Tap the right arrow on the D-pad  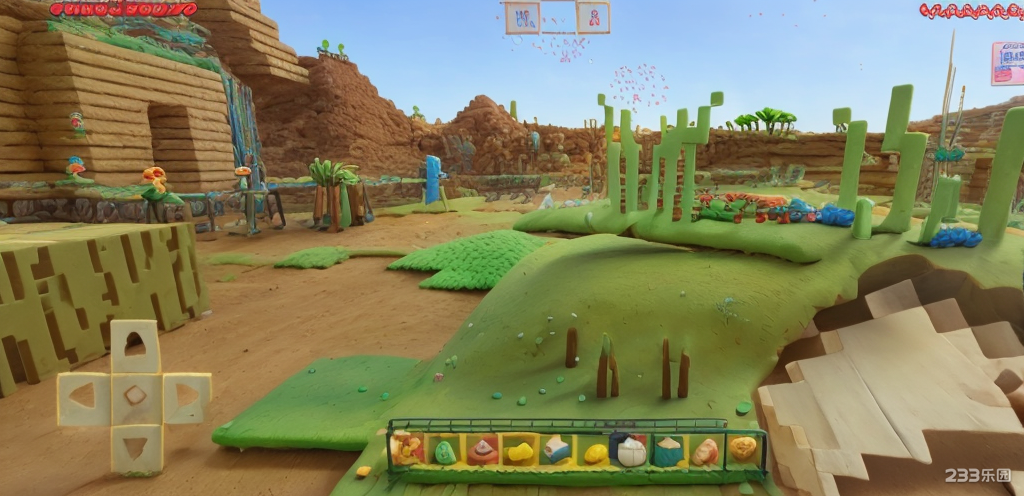click(186, 397)
